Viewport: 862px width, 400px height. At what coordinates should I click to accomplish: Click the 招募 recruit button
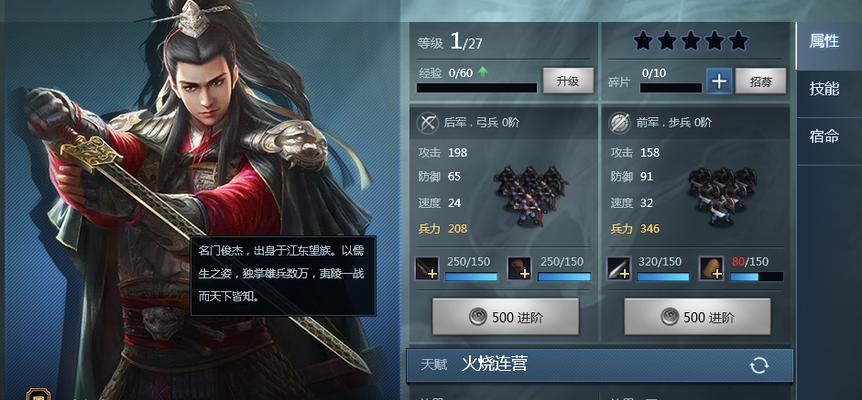pyautogui.click(x=761, y=81)
